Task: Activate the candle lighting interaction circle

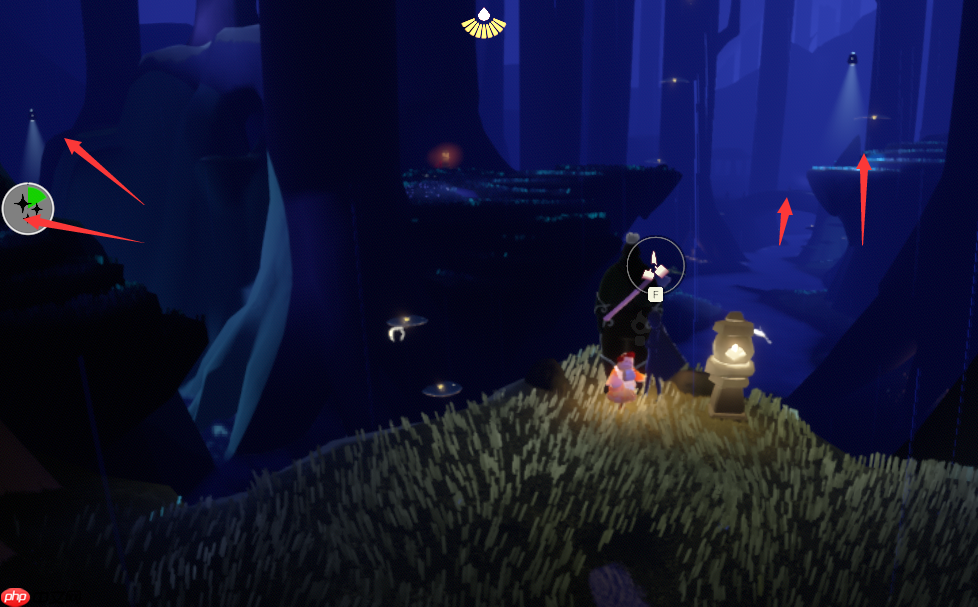Action: point(655,266)
